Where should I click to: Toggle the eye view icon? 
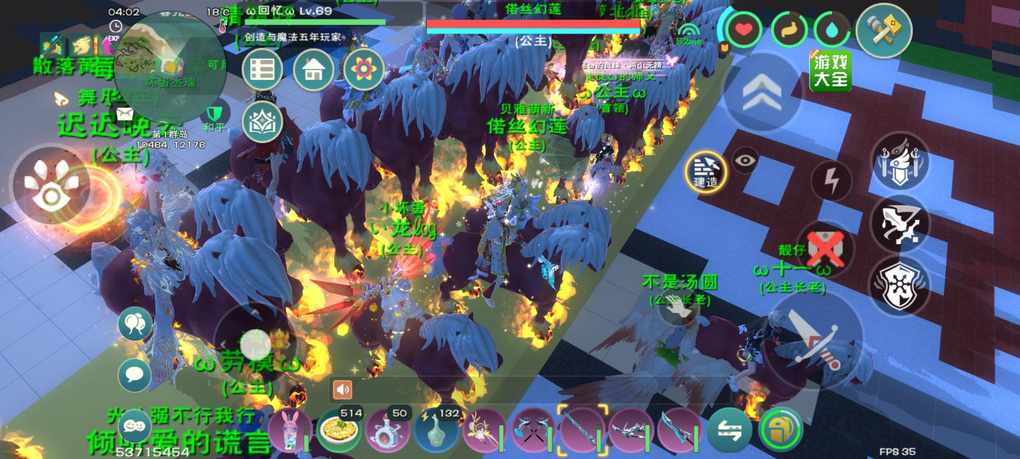(746, 160)
